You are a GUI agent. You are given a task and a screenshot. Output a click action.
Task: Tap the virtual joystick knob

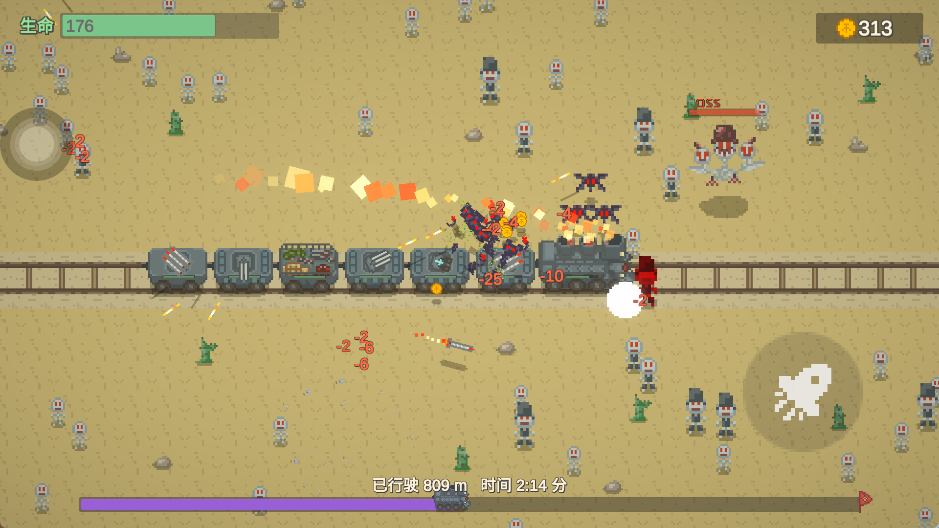click(x=37, y=144)
